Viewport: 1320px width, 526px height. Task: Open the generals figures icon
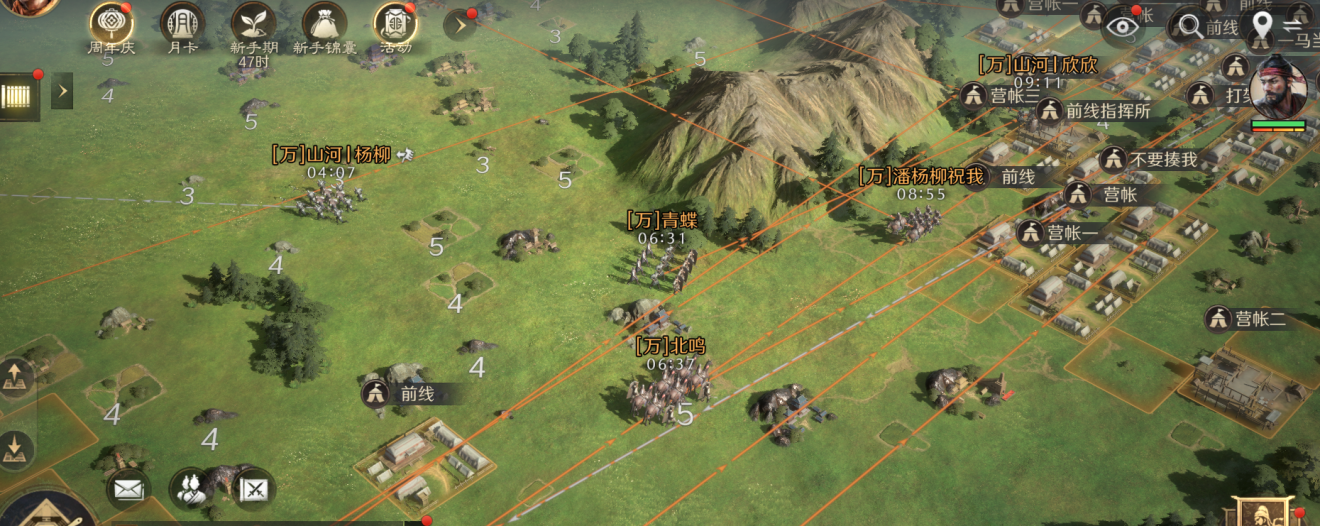(x=188, y=488)
